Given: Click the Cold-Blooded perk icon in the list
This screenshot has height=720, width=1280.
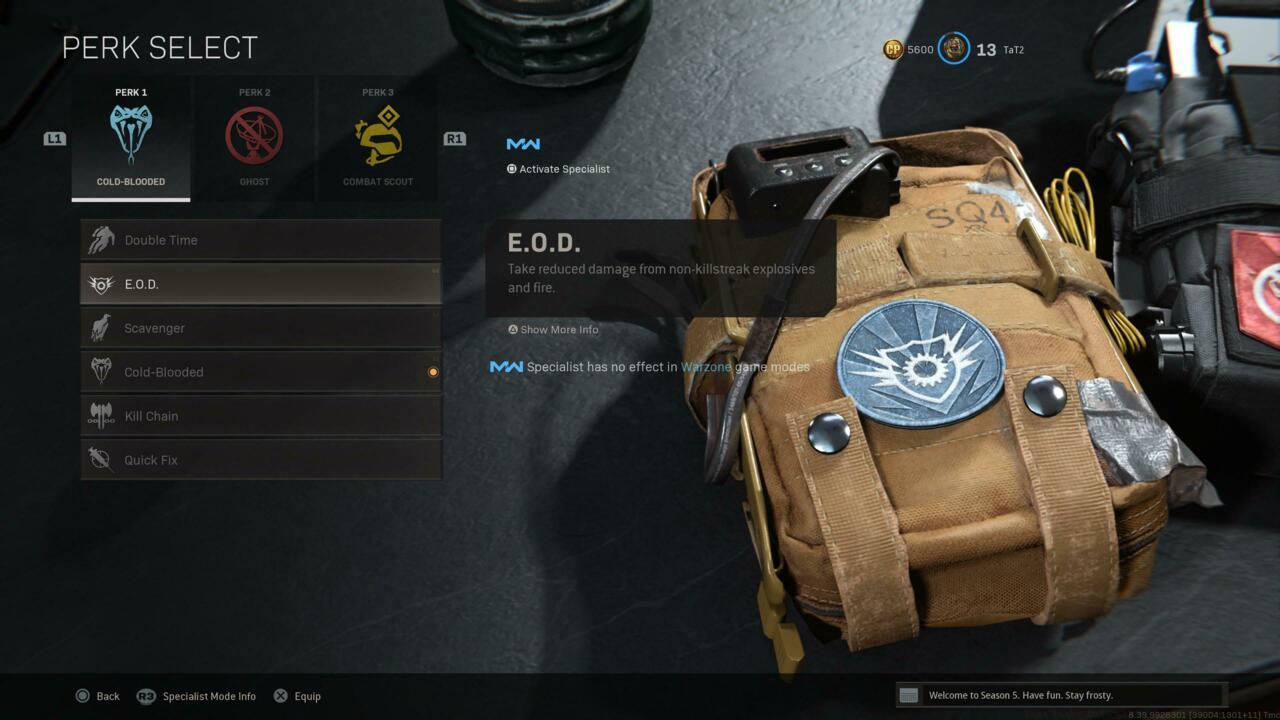Looking at the screenshot, I should (101, 371).
